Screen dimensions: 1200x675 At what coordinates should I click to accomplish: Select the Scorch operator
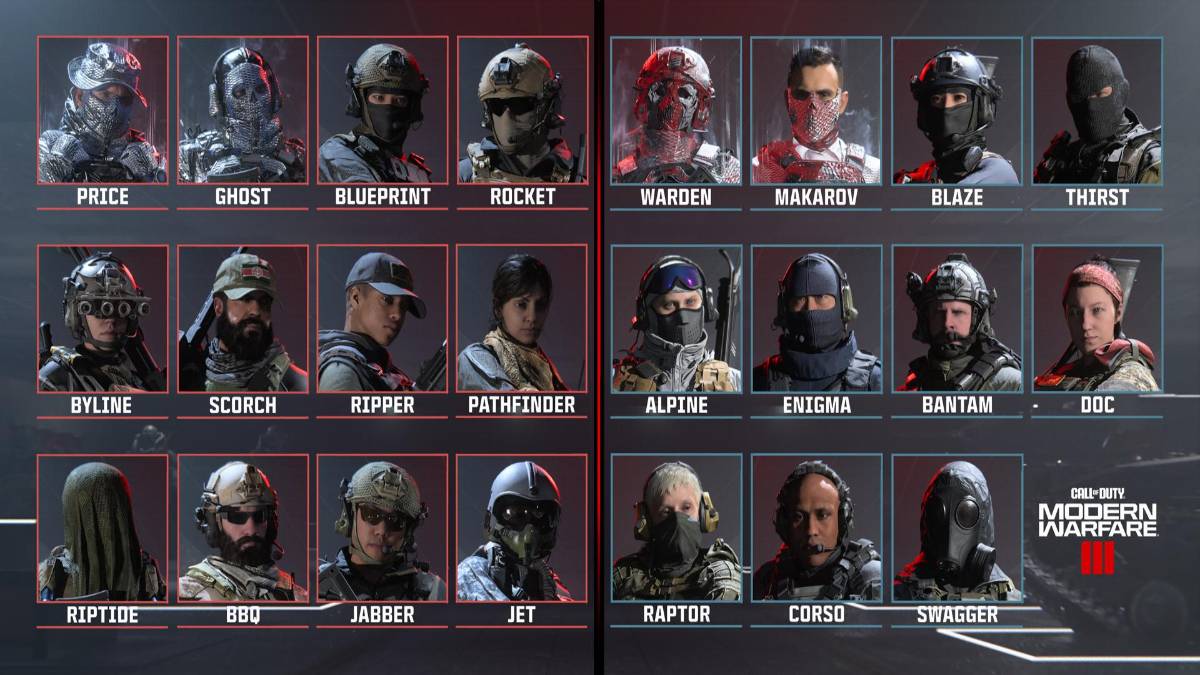pos(243,318)
